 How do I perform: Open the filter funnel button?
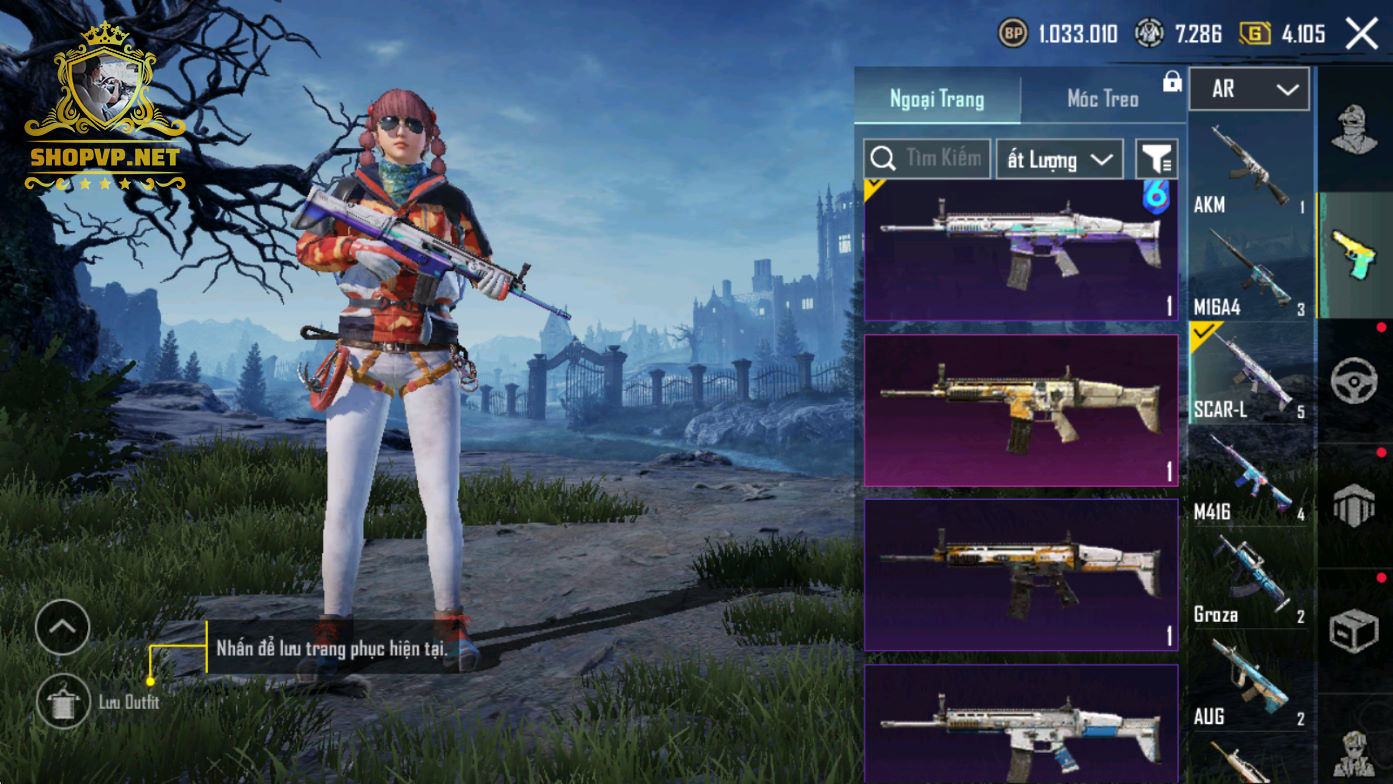tap(1157, 159)
